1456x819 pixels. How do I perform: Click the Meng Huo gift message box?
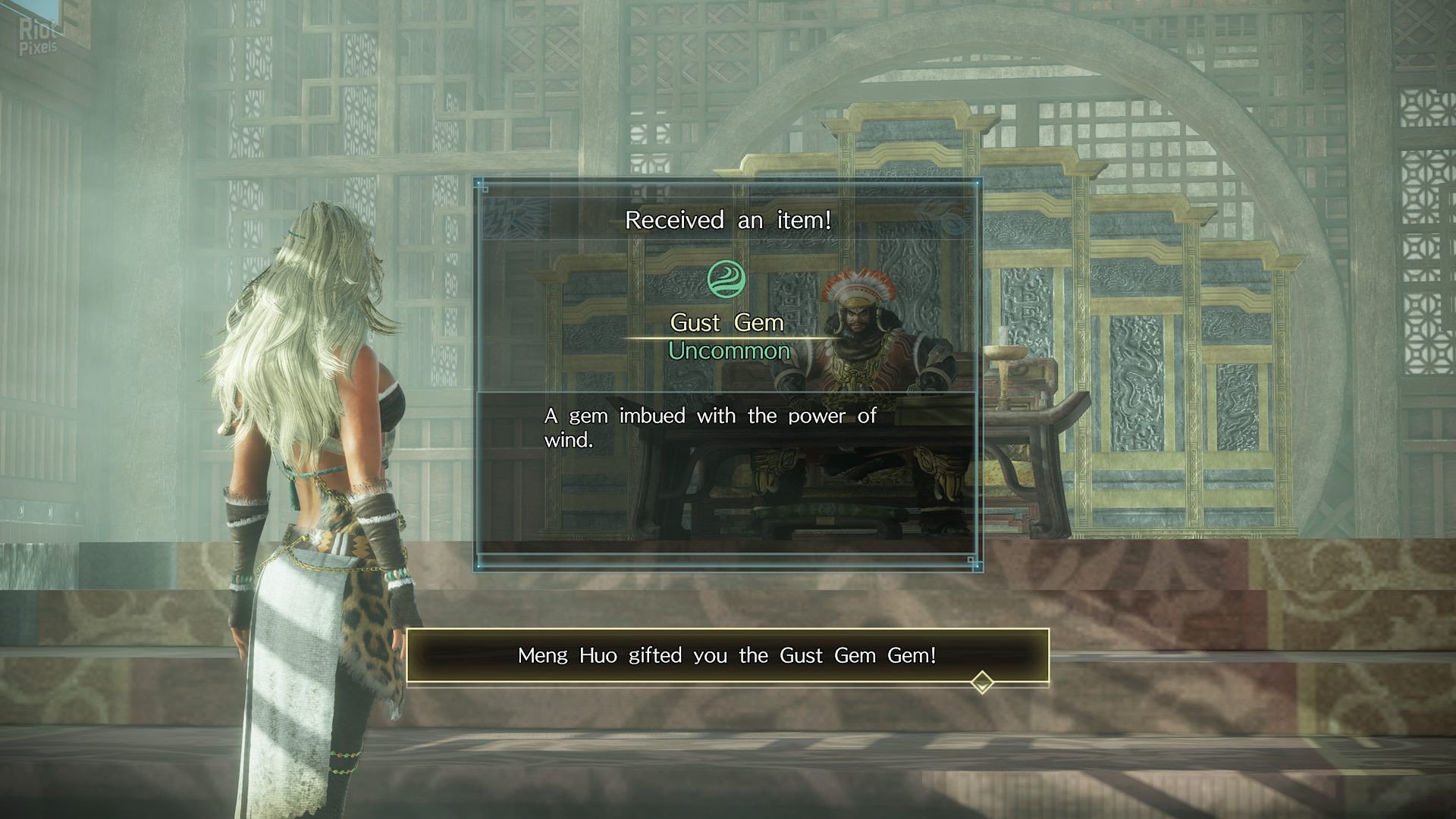[726, 655]
